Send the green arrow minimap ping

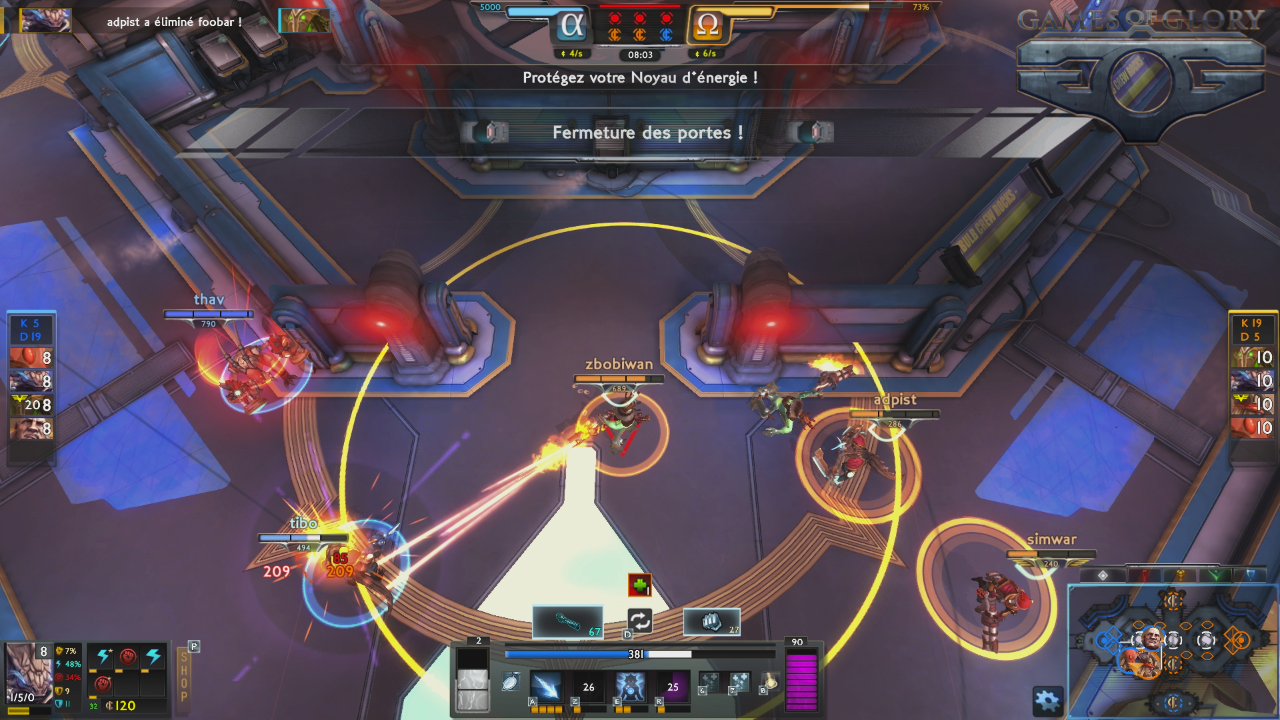1215,575
